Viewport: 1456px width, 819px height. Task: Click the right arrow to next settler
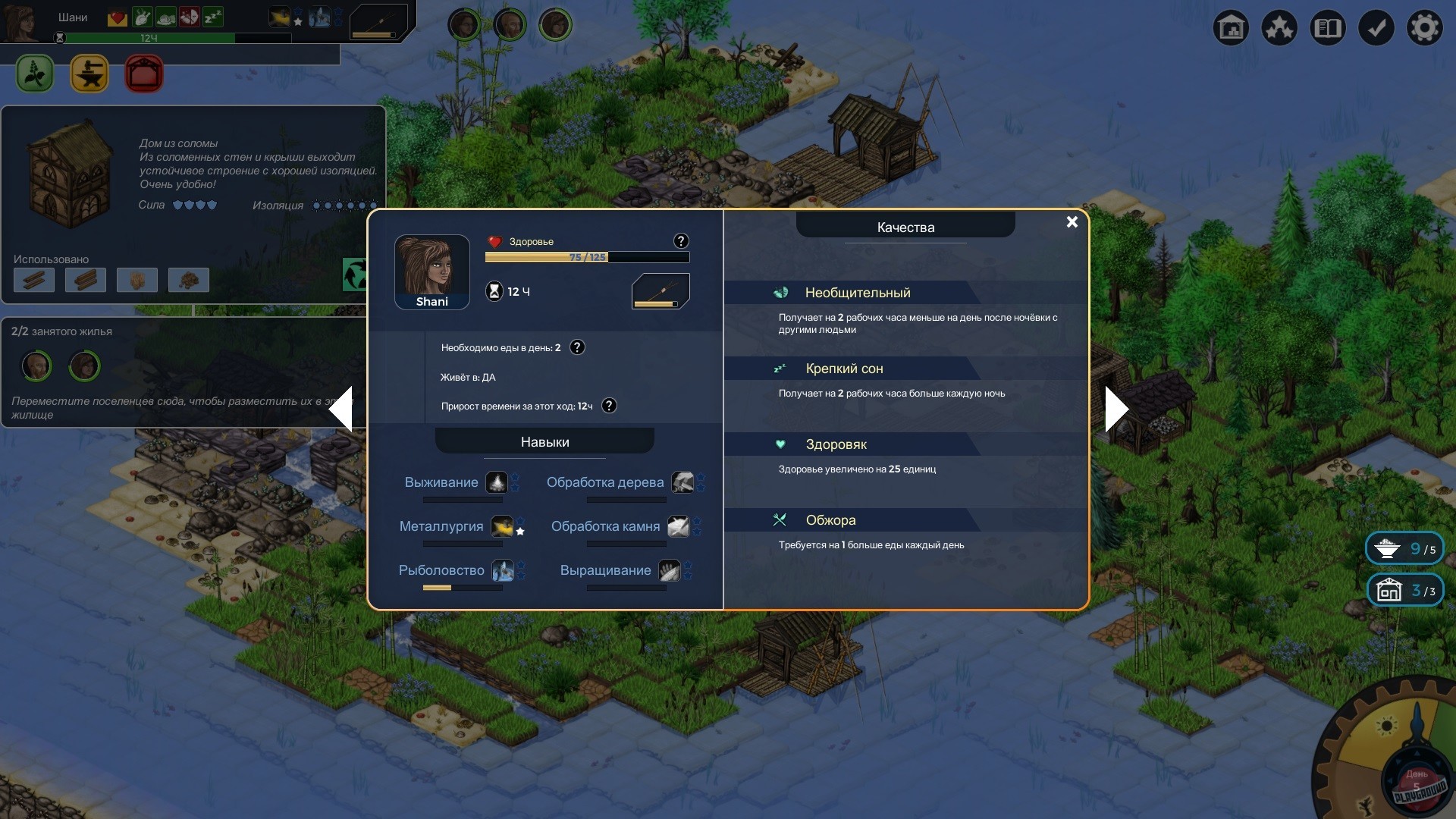1116,409
